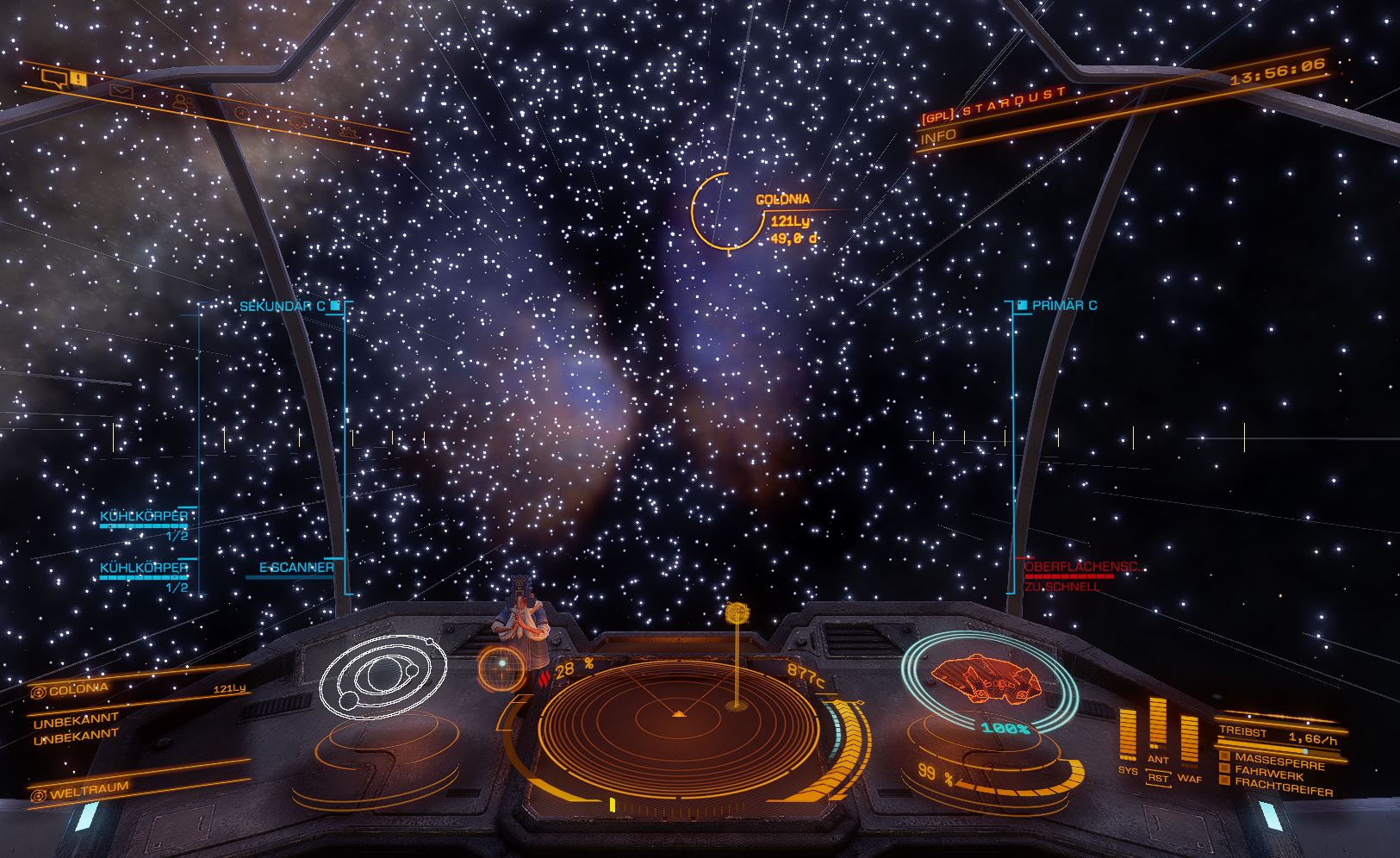
Task: Select the ANT engine power column
Action: click(x=1157, y=725)
